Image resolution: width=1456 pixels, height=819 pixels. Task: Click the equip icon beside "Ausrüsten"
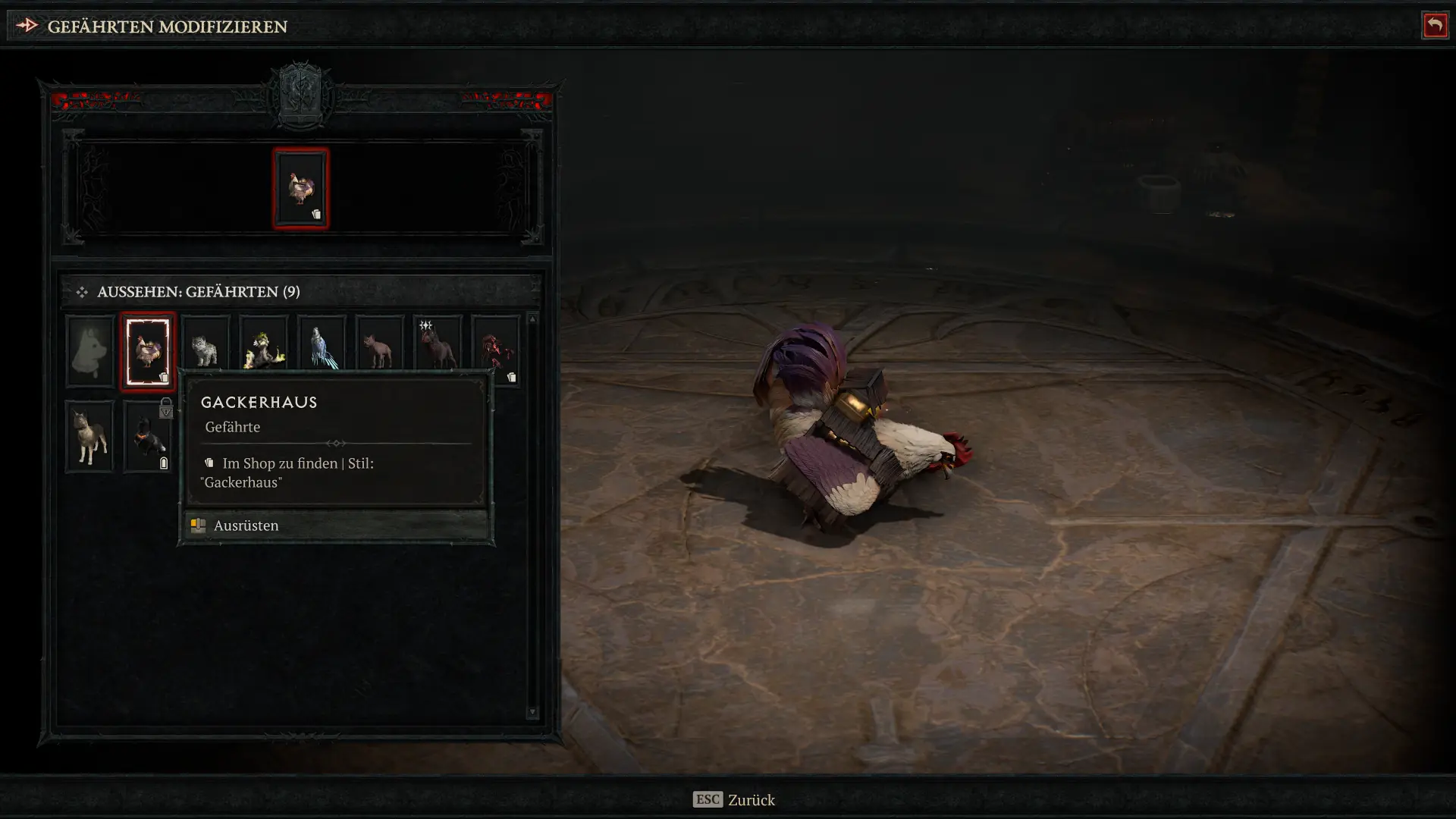click(198, 526)
